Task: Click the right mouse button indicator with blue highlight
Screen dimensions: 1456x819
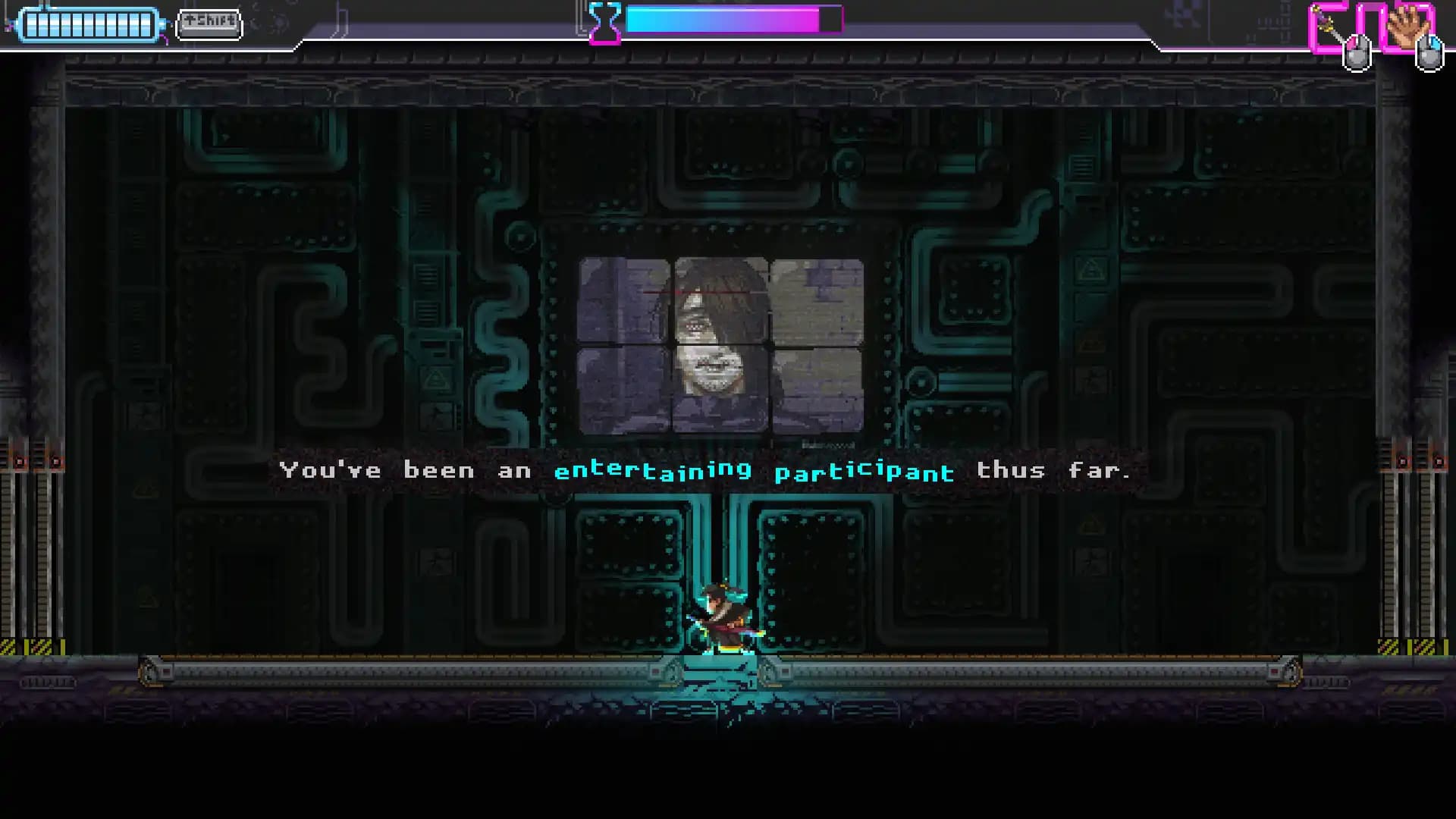Action: point(1428,53)
